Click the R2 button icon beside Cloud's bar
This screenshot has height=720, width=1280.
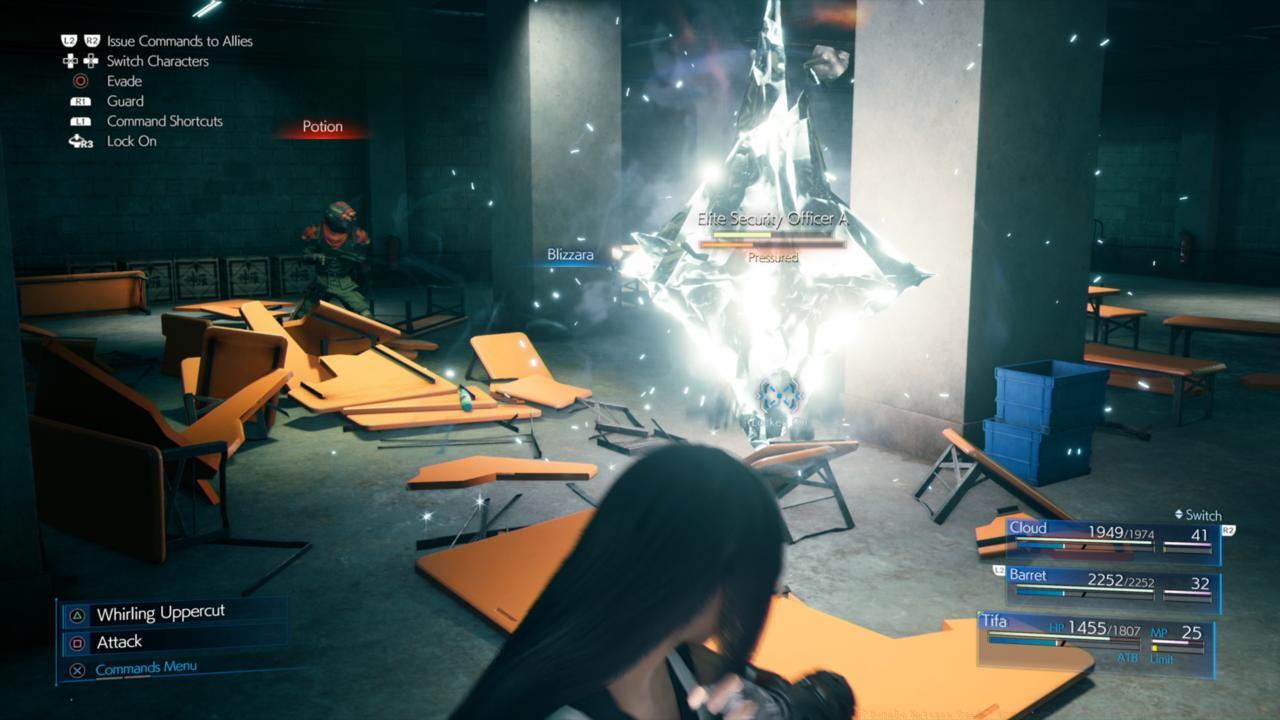click(x=1227, y=531)
